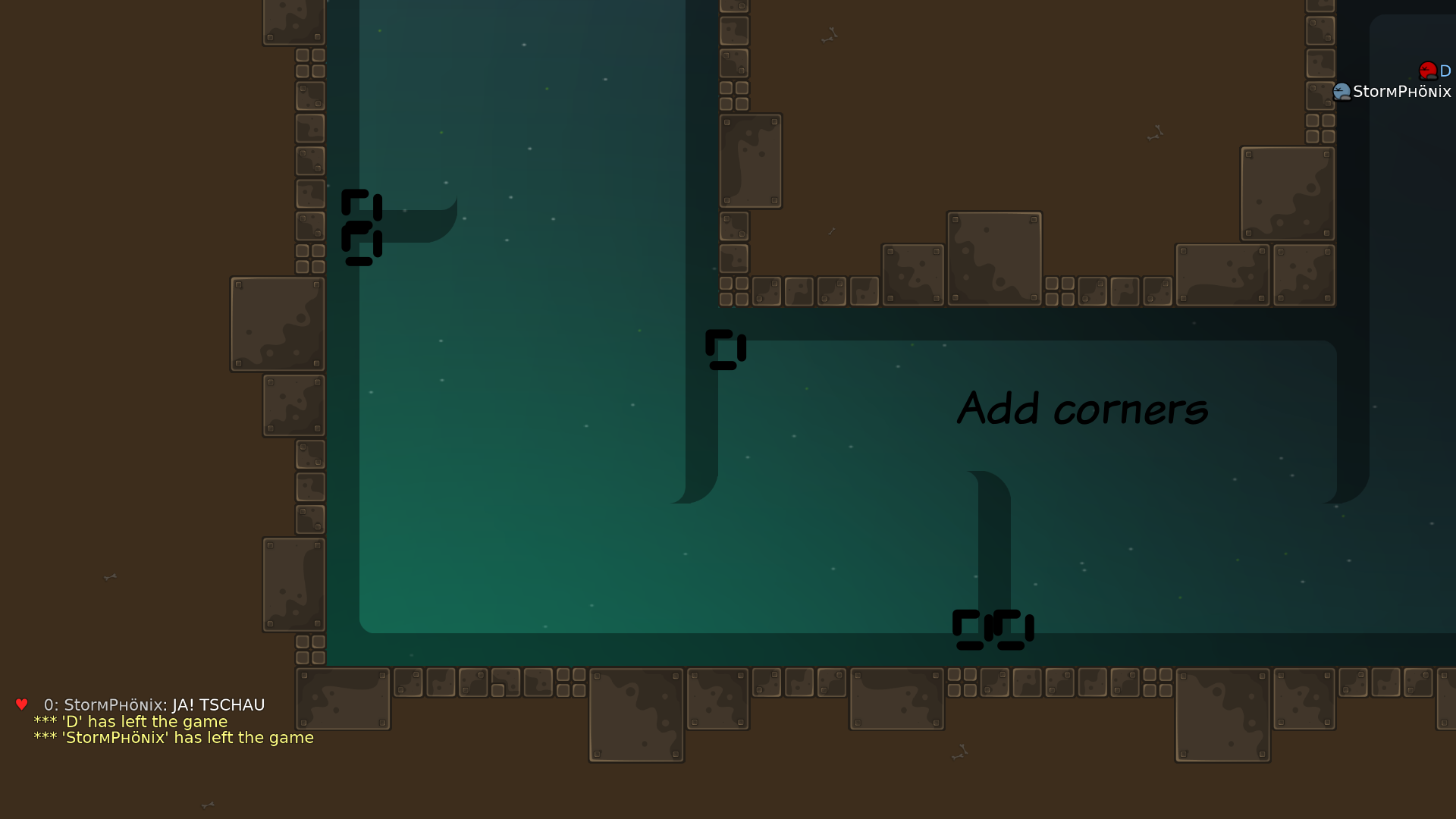Select the name 'StormPhönix' top right
Image resolution: width=1456 pixels, height=819 pixels.
tap(1401, 91)
